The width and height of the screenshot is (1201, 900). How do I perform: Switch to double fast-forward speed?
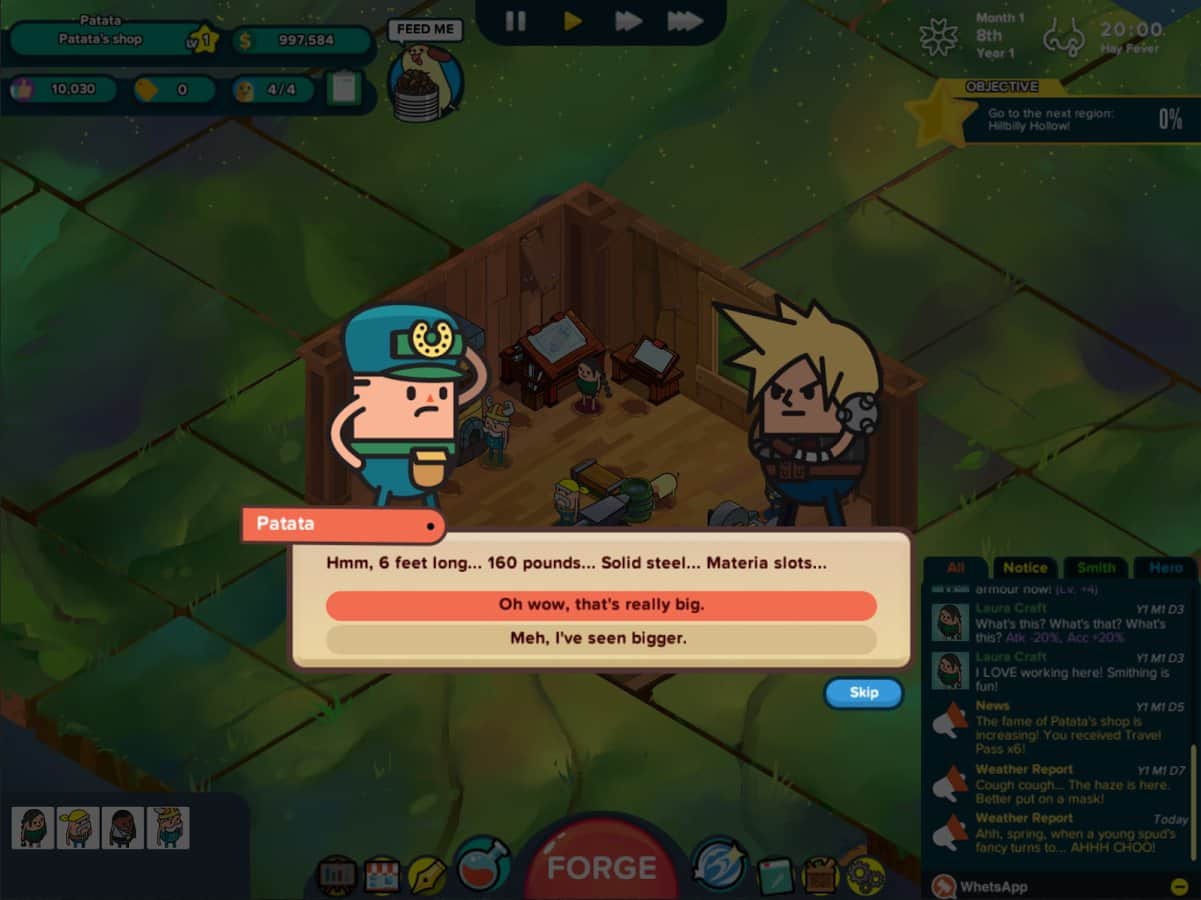click(628, 21)
